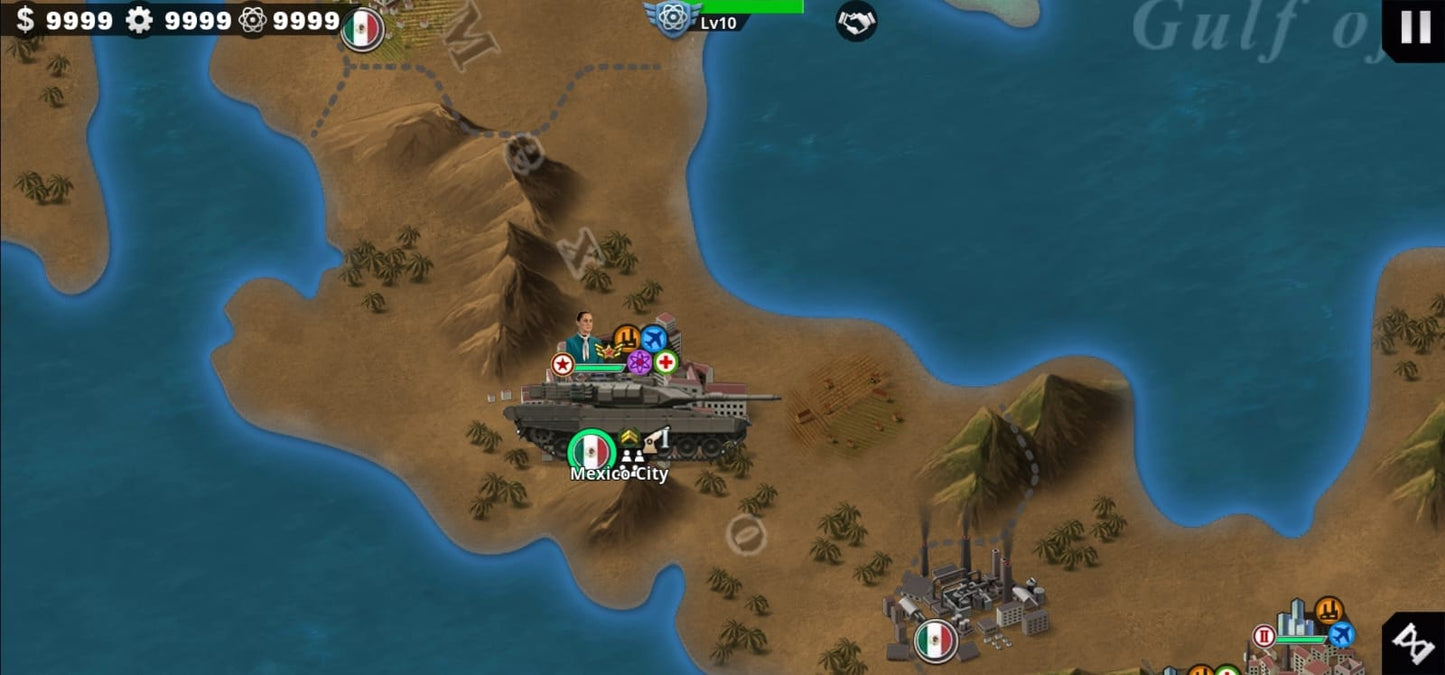This screenshot has width=1445, height=675.
Task: Open the Lv10 technology badge
Action: pos(674,18)
